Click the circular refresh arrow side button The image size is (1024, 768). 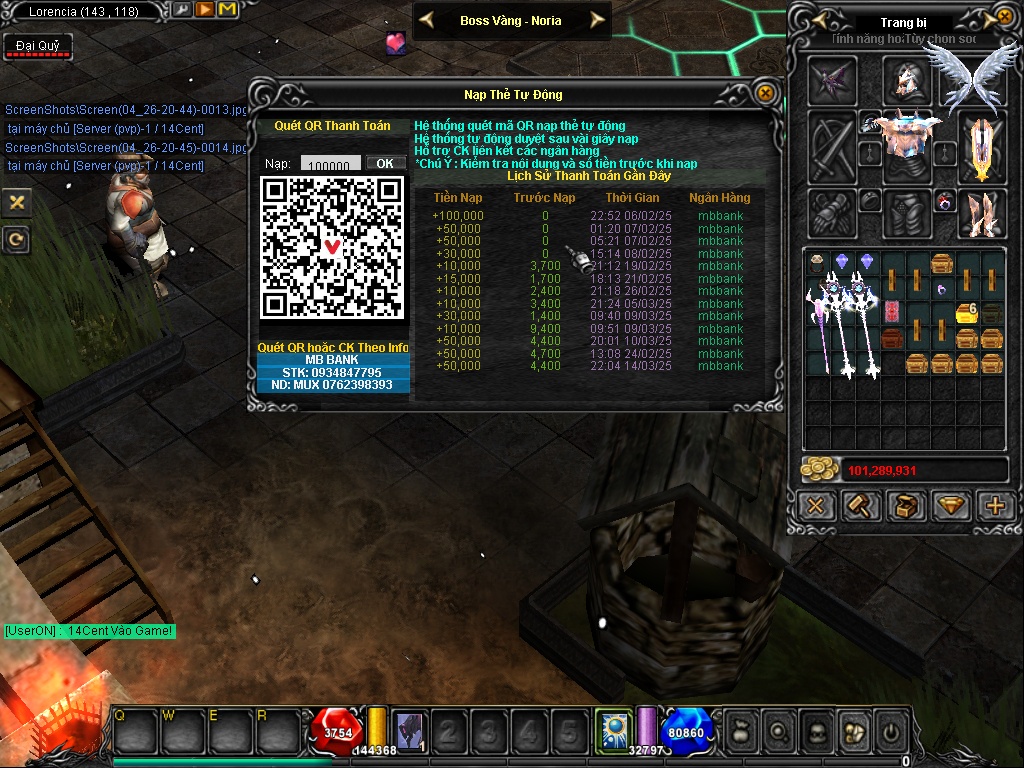click(16, 240)
